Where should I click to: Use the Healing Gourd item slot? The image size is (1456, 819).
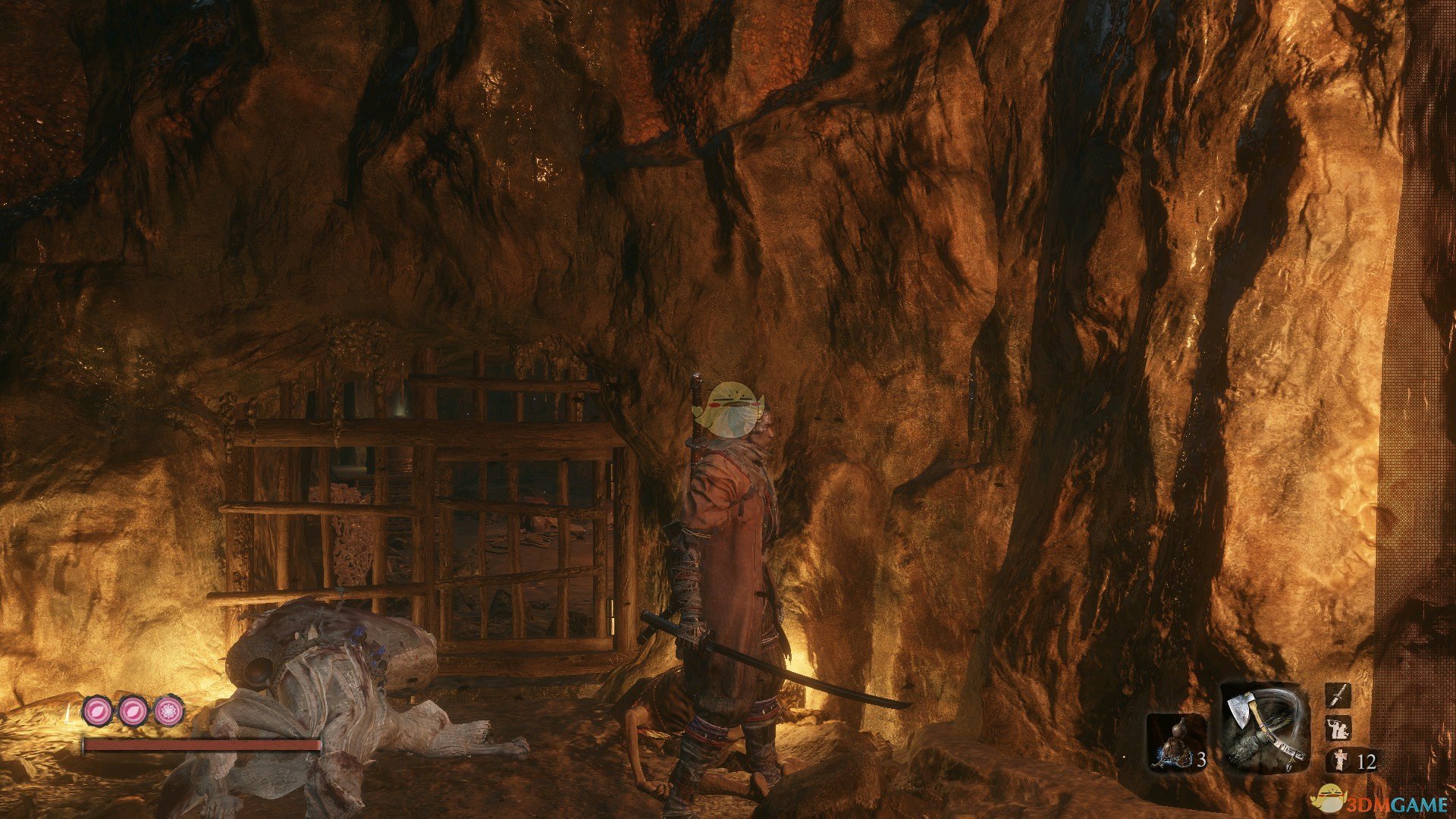tap(1176, 742)
